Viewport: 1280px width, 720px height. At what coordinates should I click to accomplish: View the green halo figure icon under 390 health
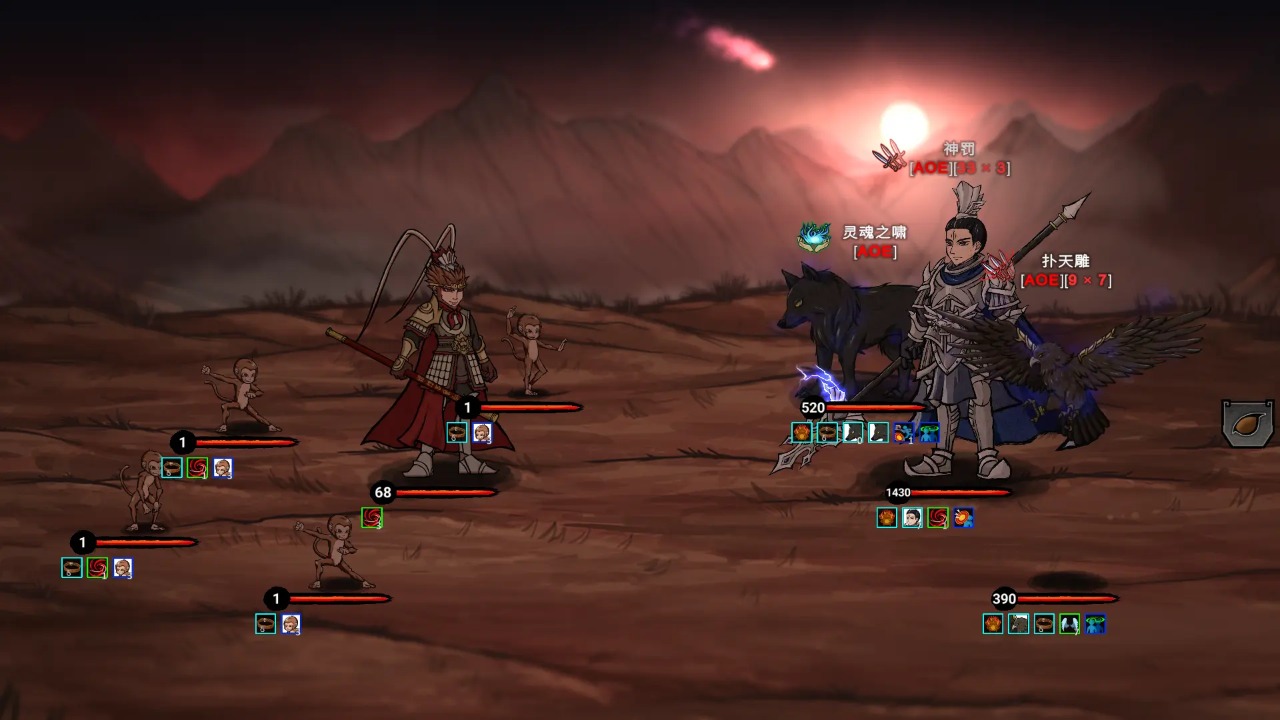[x=1095, y=624]
